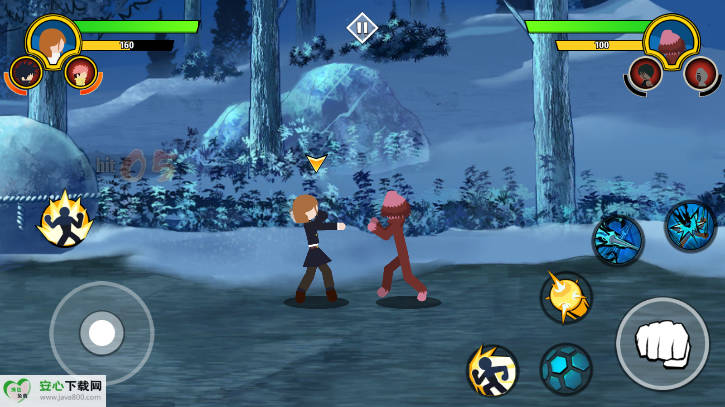Activate the flaming power-up transformation icon

pyautogui.click(x=65, y=220)
